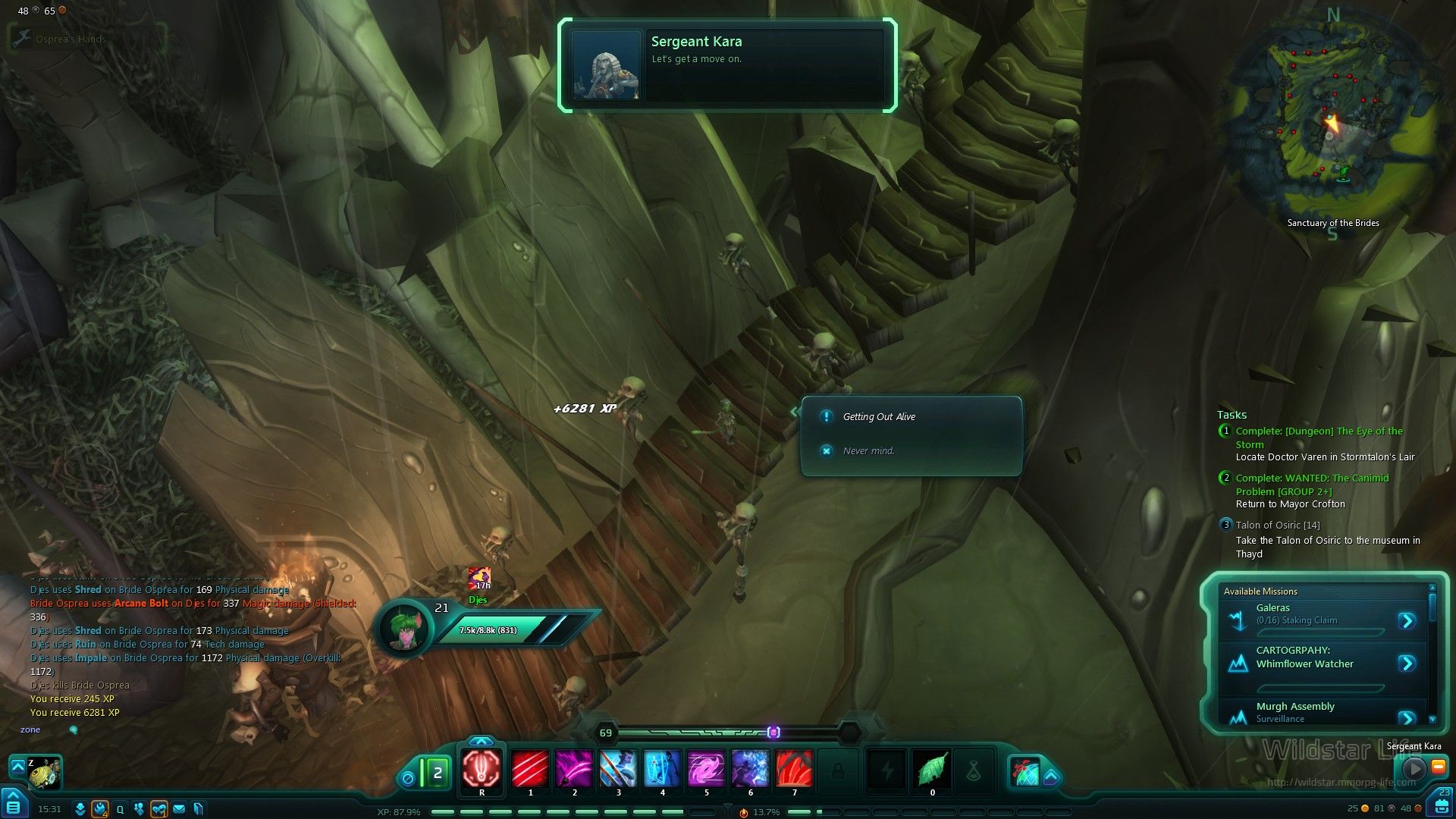Select the WANTED Canimid Problem task

point(1312,485)
